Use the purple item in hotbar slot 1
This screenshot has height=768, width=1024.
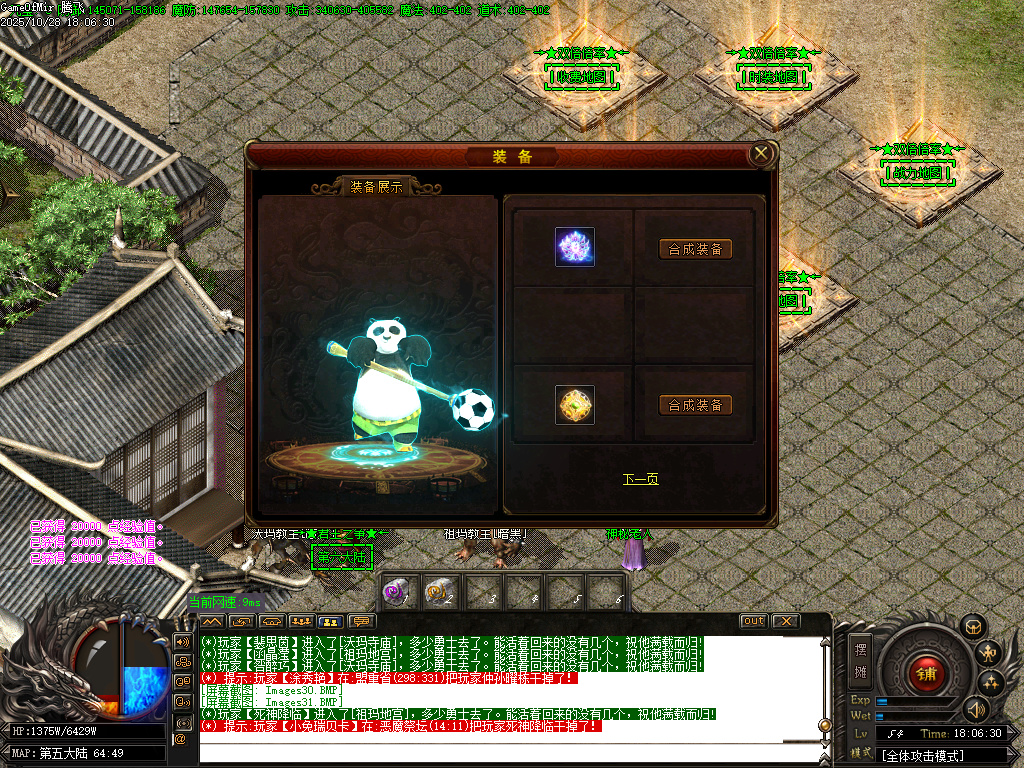[397, 592]
